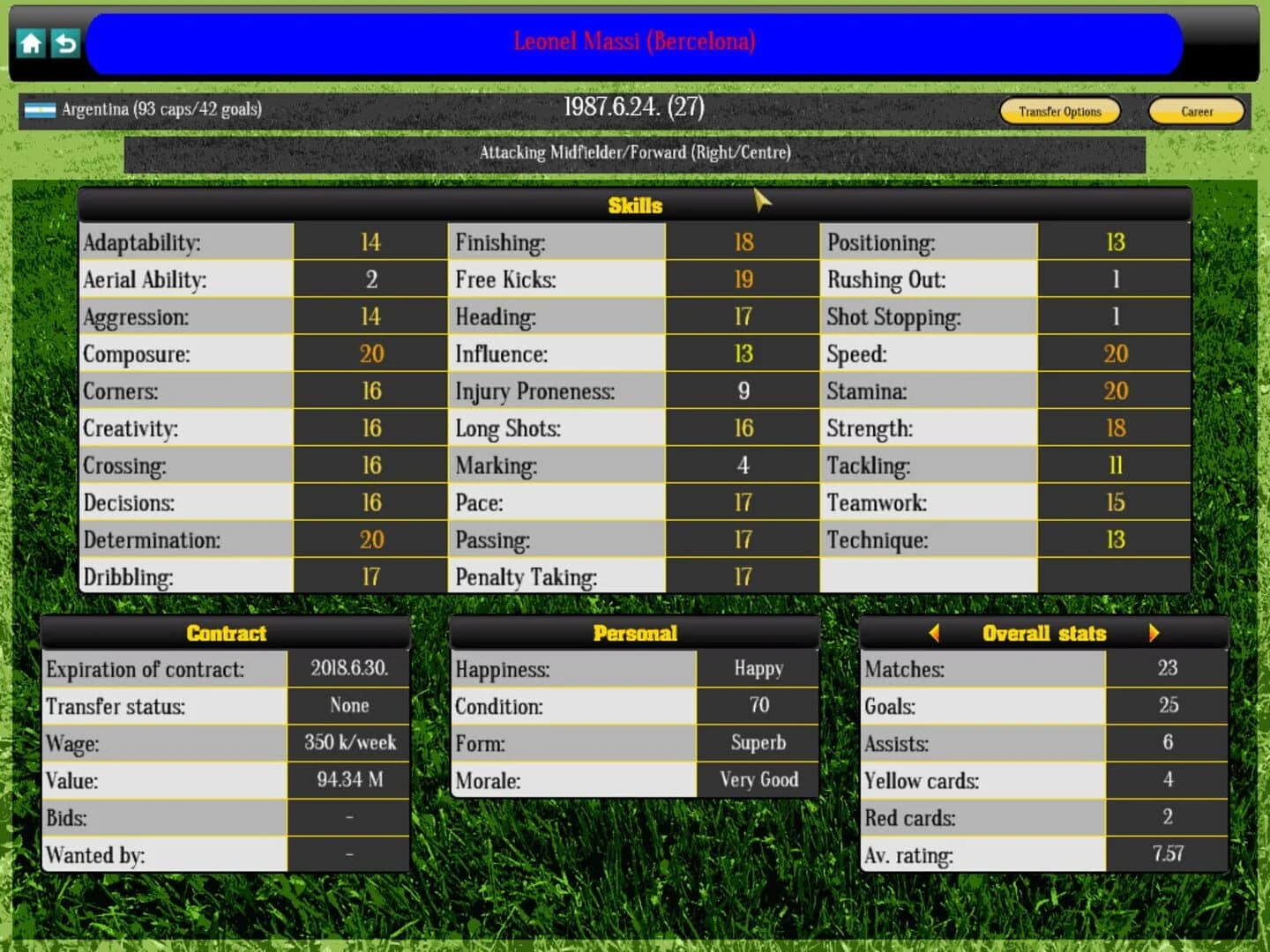Click the Leonel Massi player name banner
1270x952 pixels.
coord(635,41)
